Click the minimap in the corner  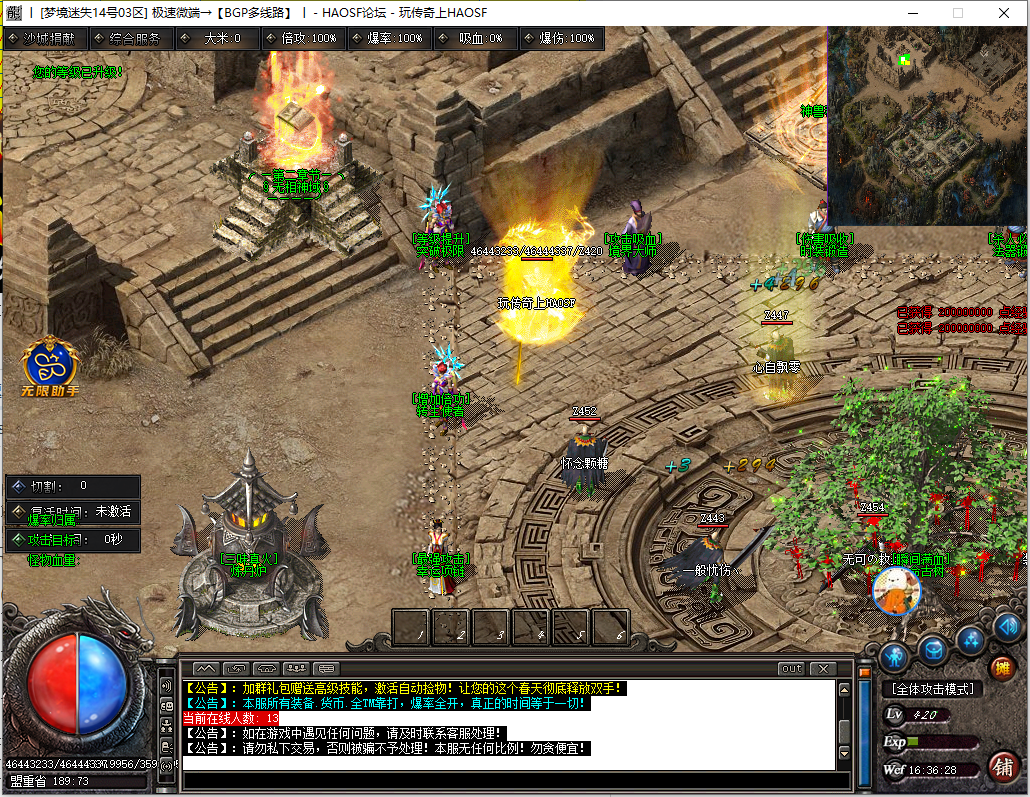point(927,126)
